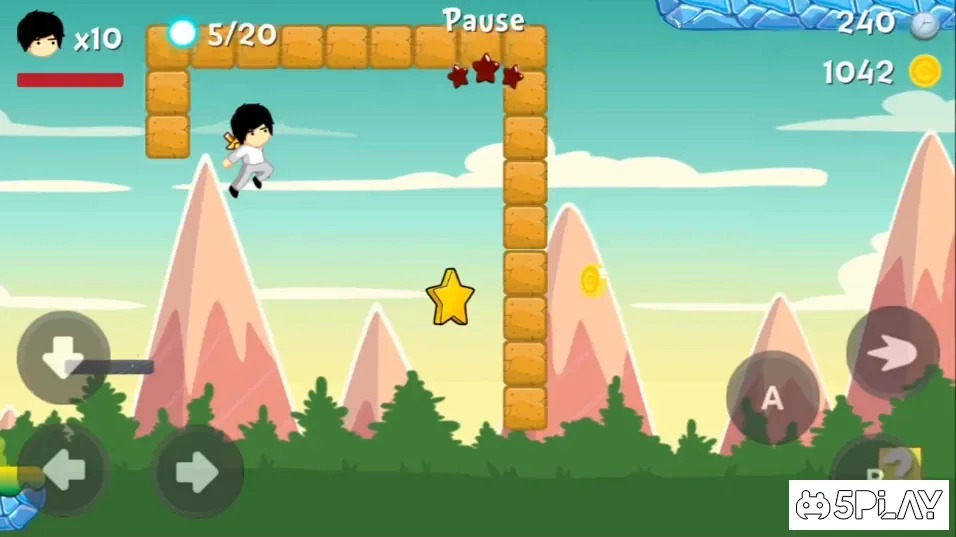This screenshot has height=537, width=956.
Task: Click the 5Play watermark logo
Action: click(x=869, y=505)
